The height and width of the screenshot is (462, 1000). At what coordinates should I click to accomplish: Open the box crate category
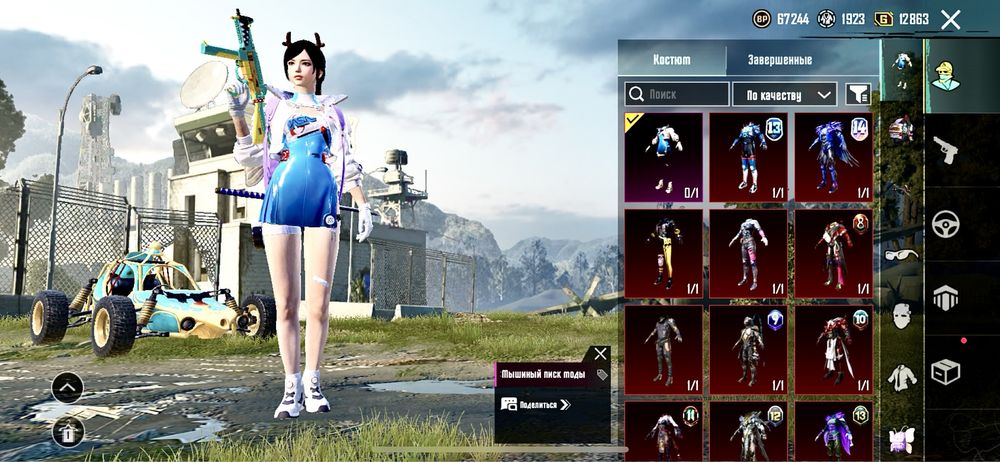click(x=945, y=371)
